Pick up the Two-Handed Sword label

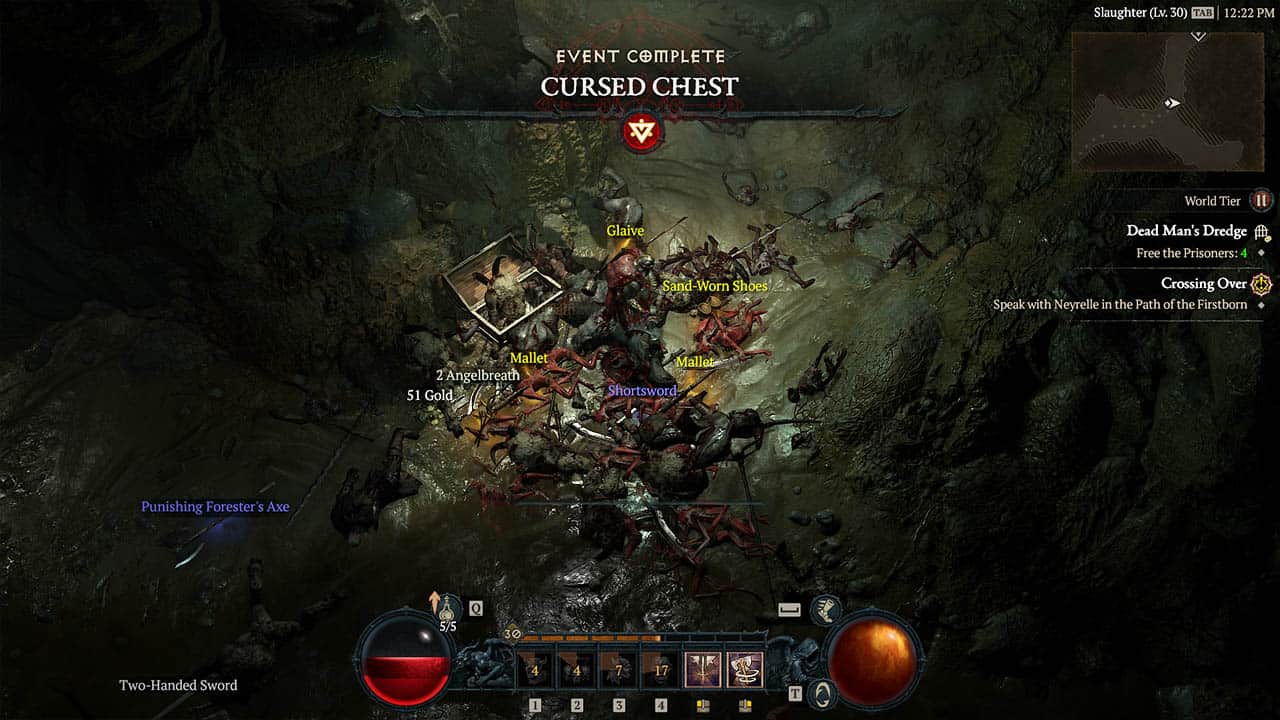click(x=178, y=685)
